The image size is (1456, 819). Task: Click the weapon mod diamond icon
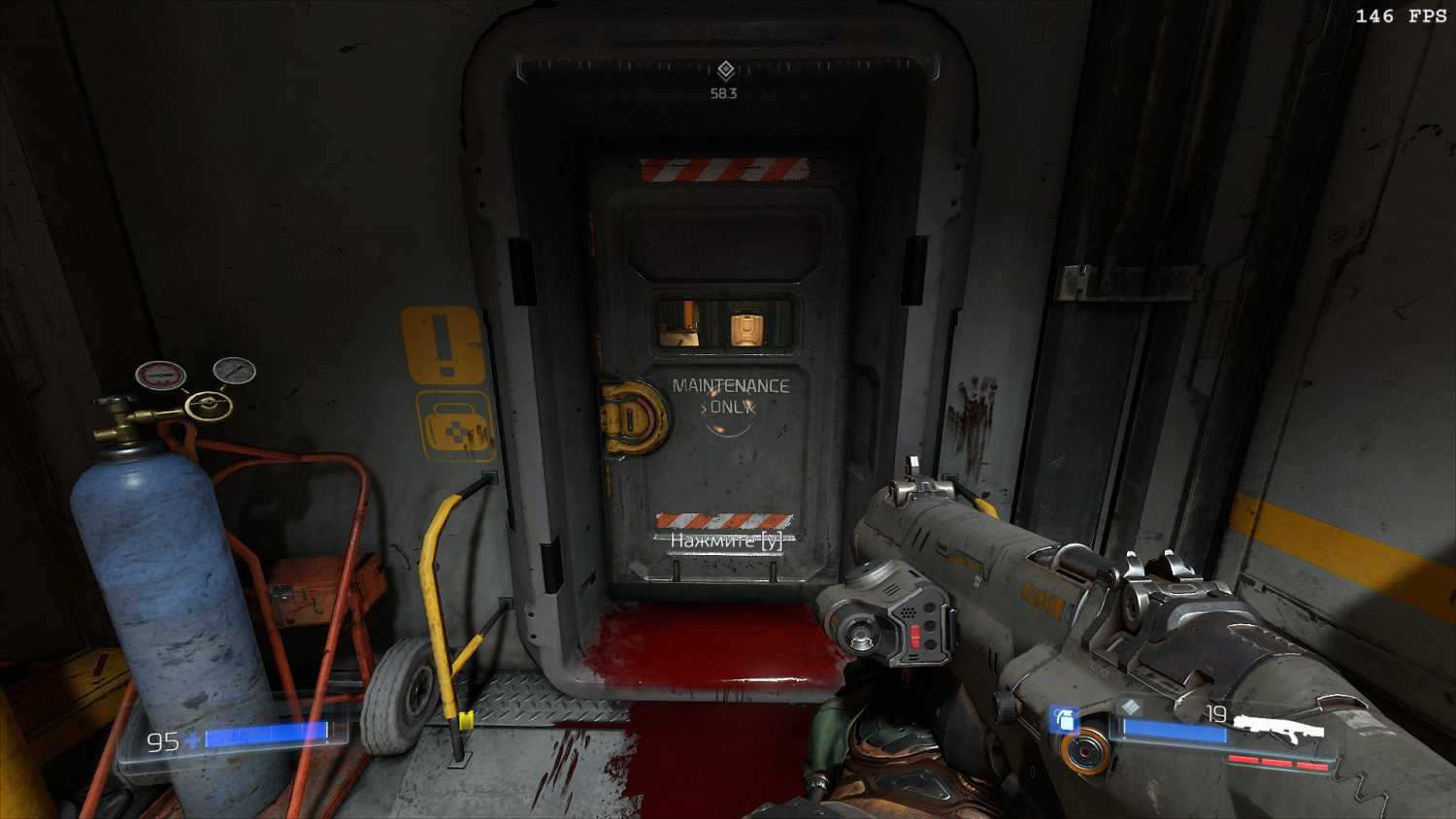1129,706
